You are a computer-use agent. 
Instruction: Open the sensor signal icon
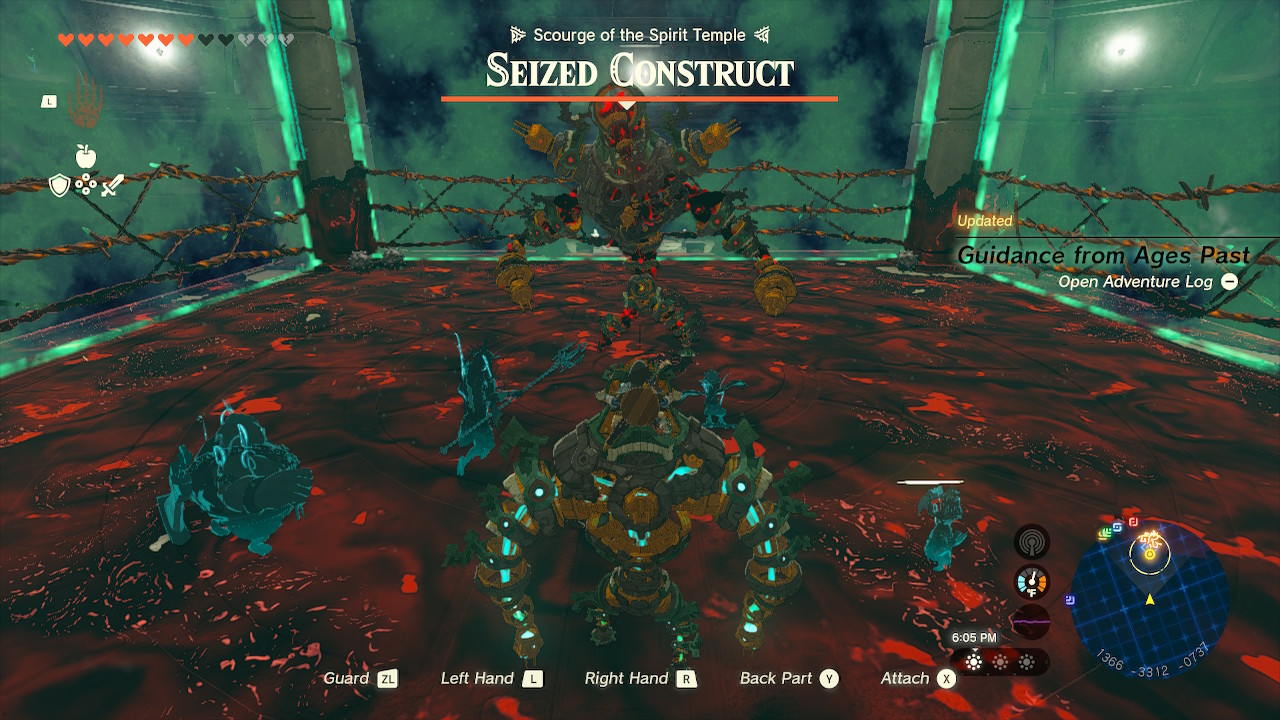(1031, 543)
